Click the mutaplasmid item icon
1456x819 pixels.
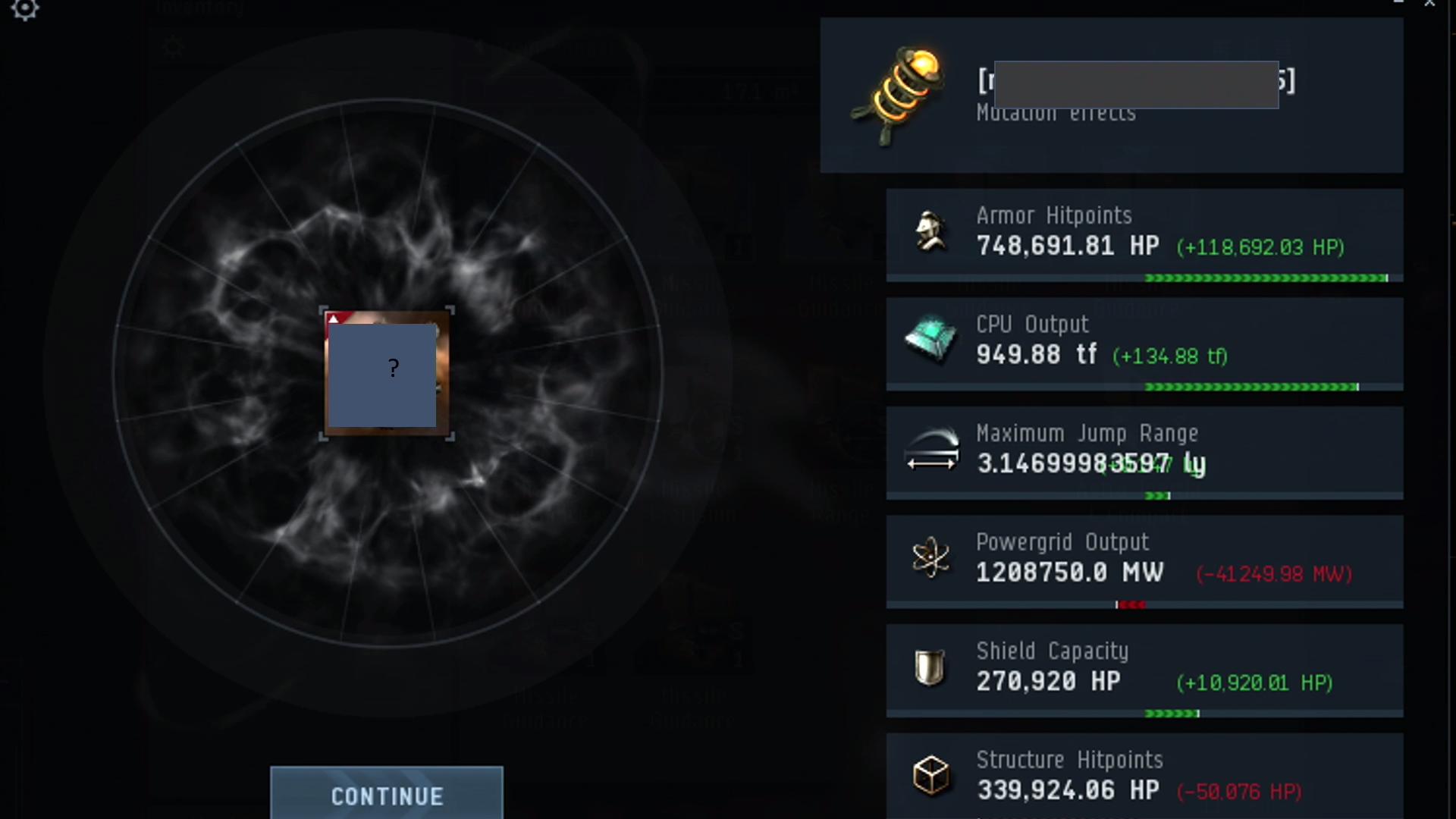(899, 95)
